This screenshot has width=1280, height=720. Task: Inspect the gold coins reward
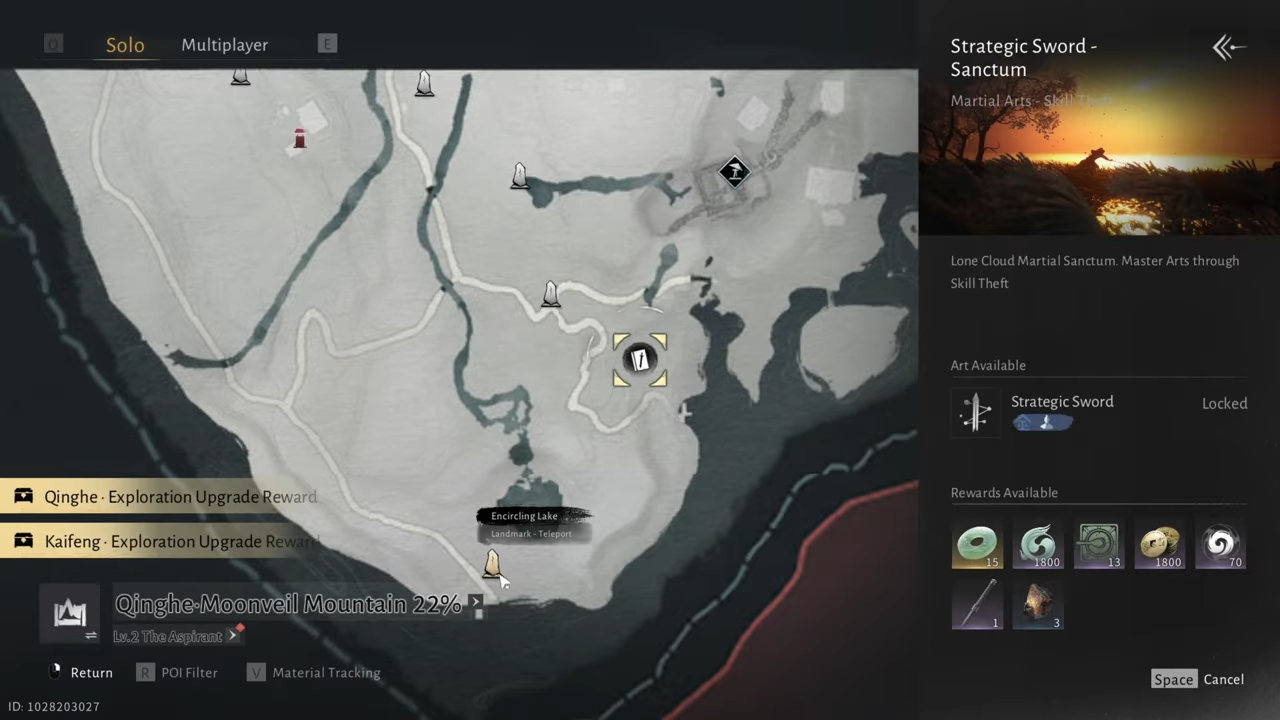(1159, 544)
